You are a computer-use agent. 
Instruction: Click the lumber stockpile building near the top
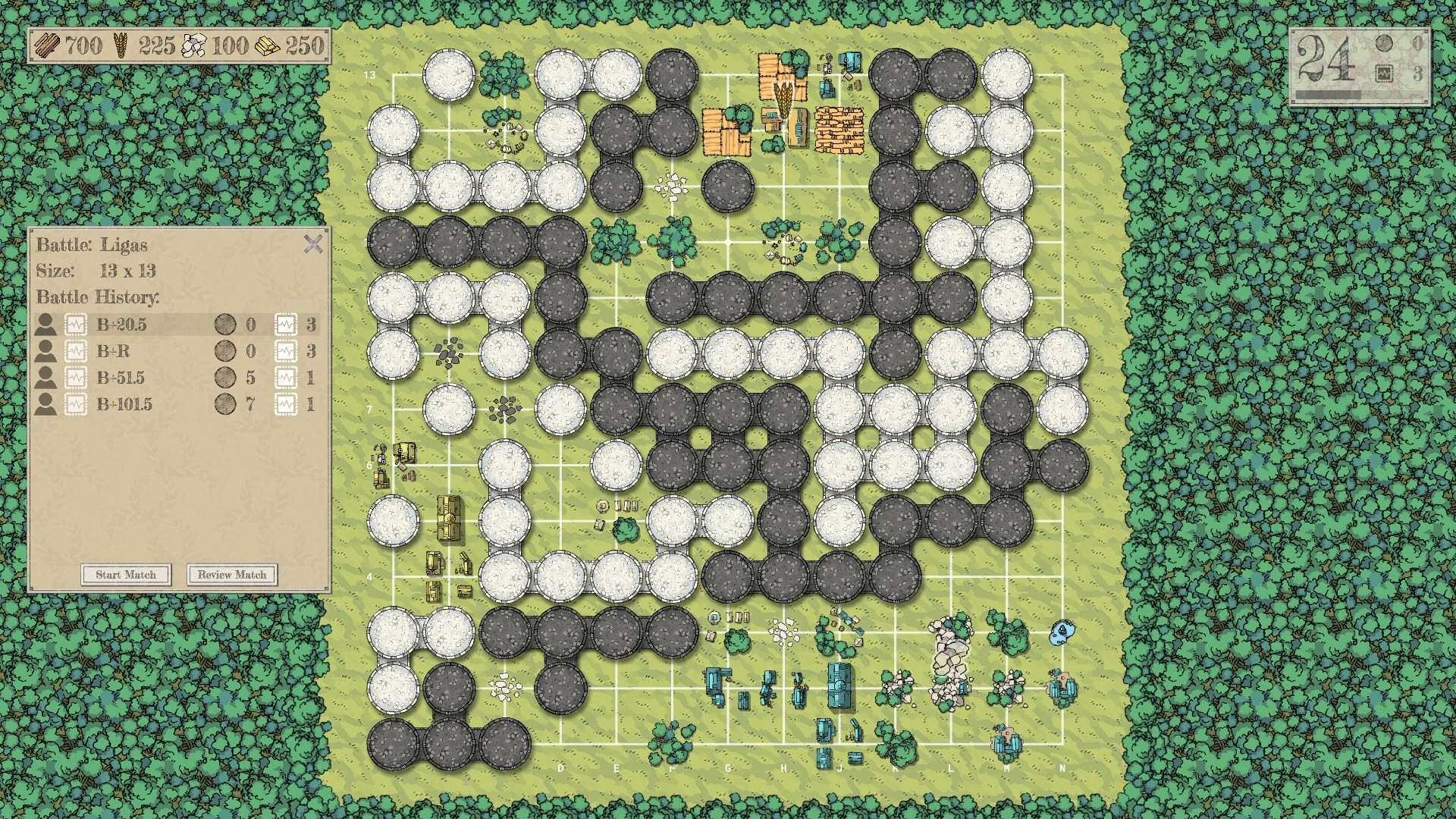click(838, 131)
